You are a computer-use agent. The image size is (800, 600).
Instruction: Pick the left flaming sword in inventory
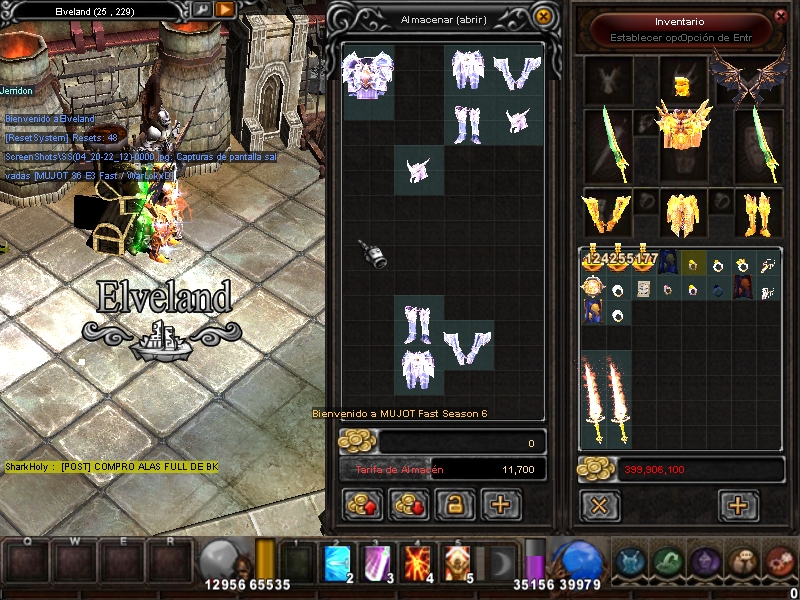[x=593, y=400]
